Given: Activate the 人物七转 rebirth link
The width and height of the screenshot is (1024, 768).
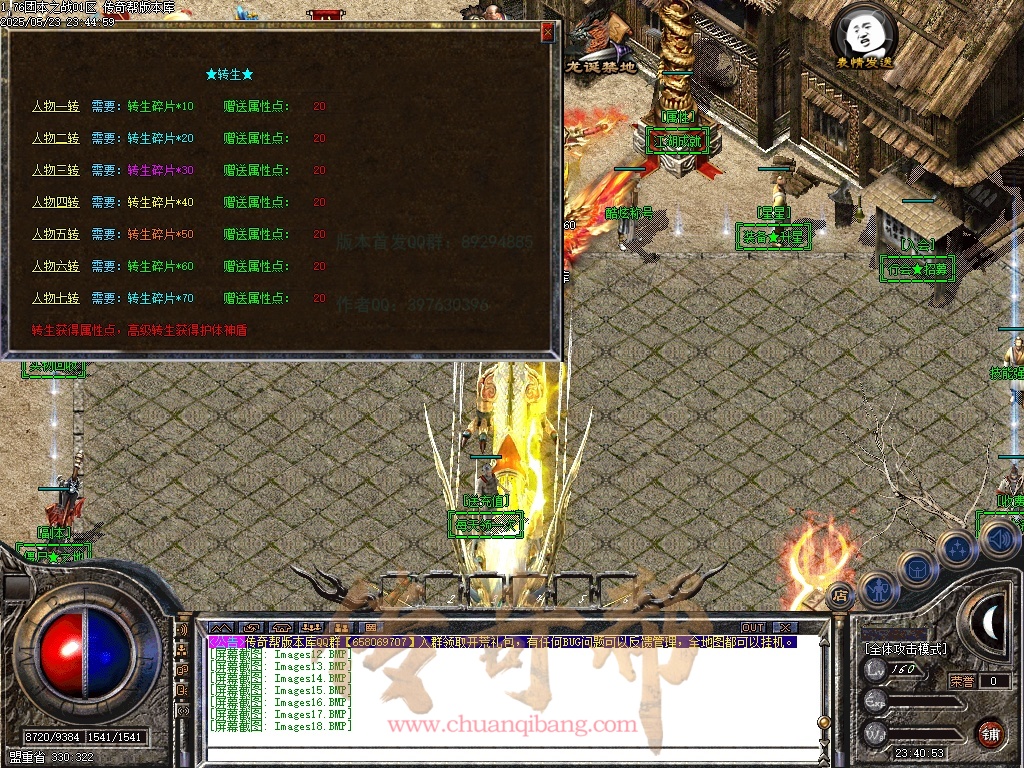Looking at the screenshot, I should 55,298.
